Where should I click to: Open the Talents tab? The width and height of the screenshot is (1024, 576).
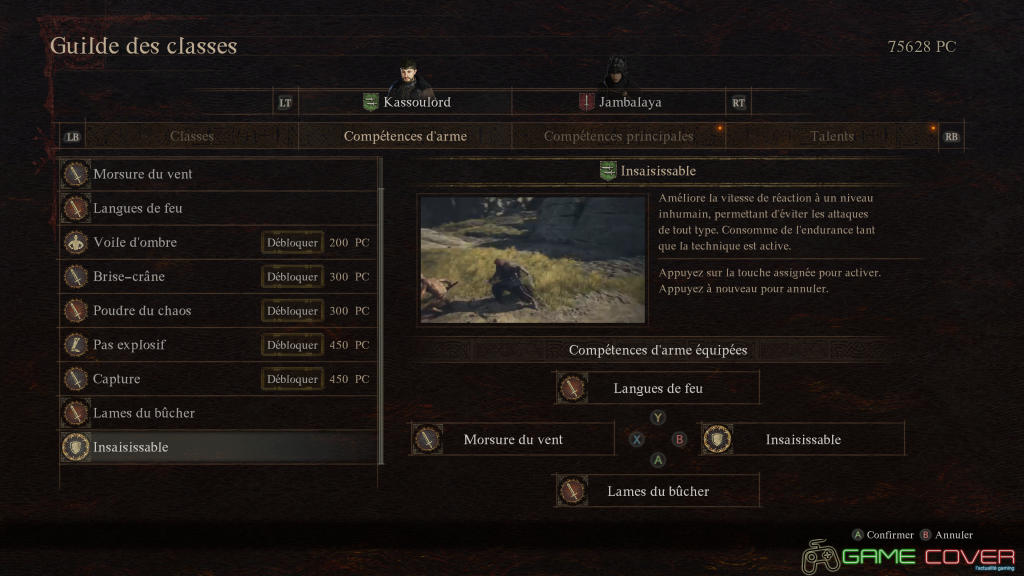[832, 136]
